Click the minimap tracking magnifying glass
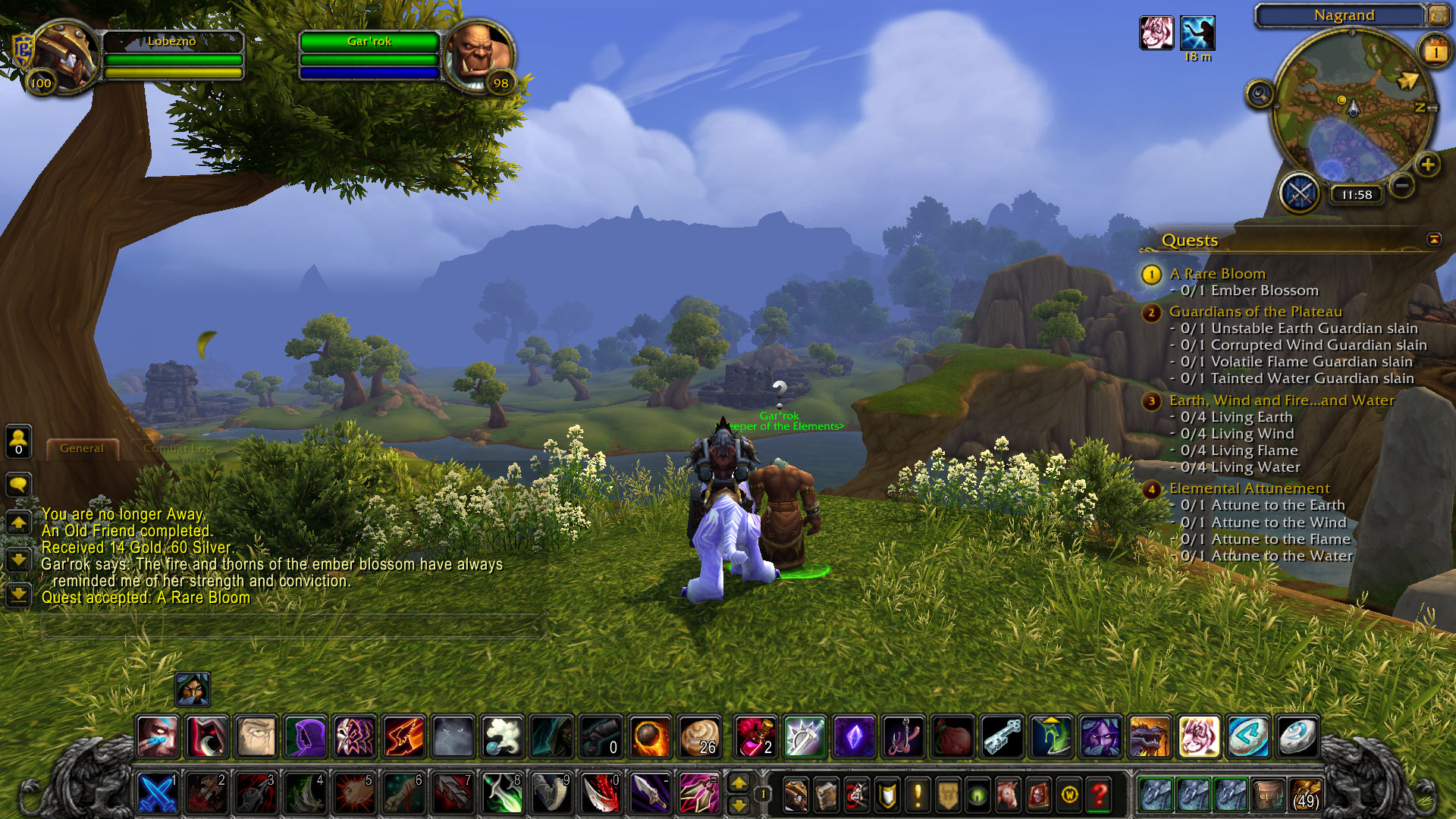The height and width of the screenshot is (819, 1456). pos(1260,95)
